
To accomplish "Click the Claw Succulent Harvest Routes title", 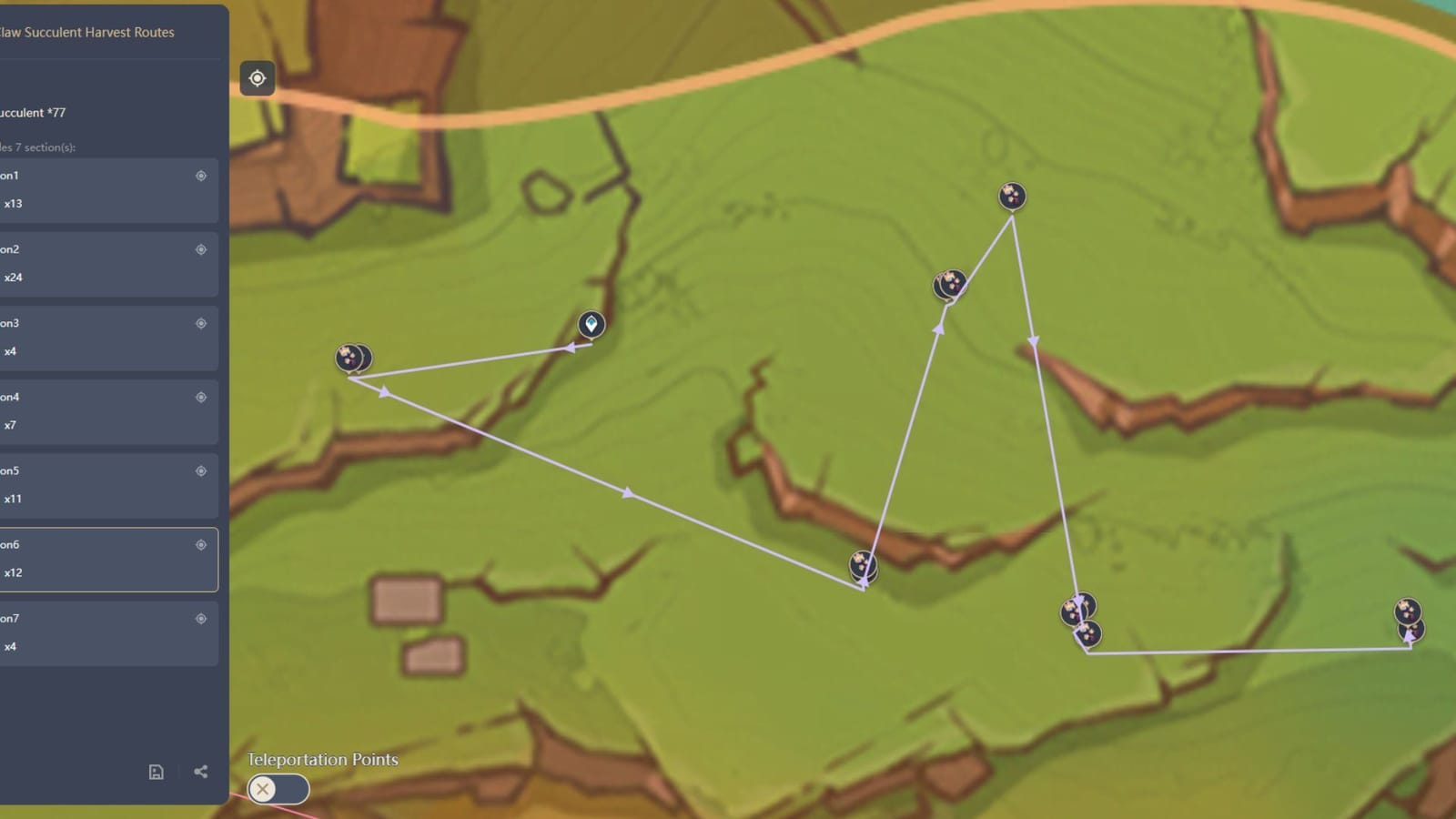I will 87,32.
